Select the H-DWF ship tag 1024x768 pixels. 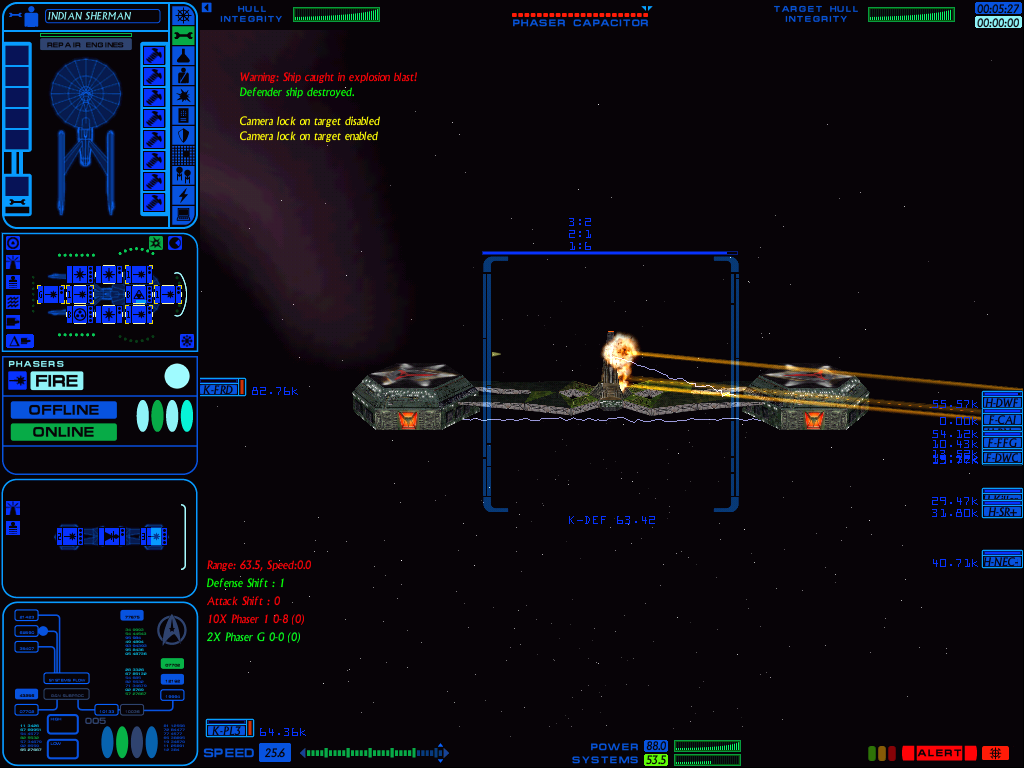pyautogui.click(x=1001, y=403)
